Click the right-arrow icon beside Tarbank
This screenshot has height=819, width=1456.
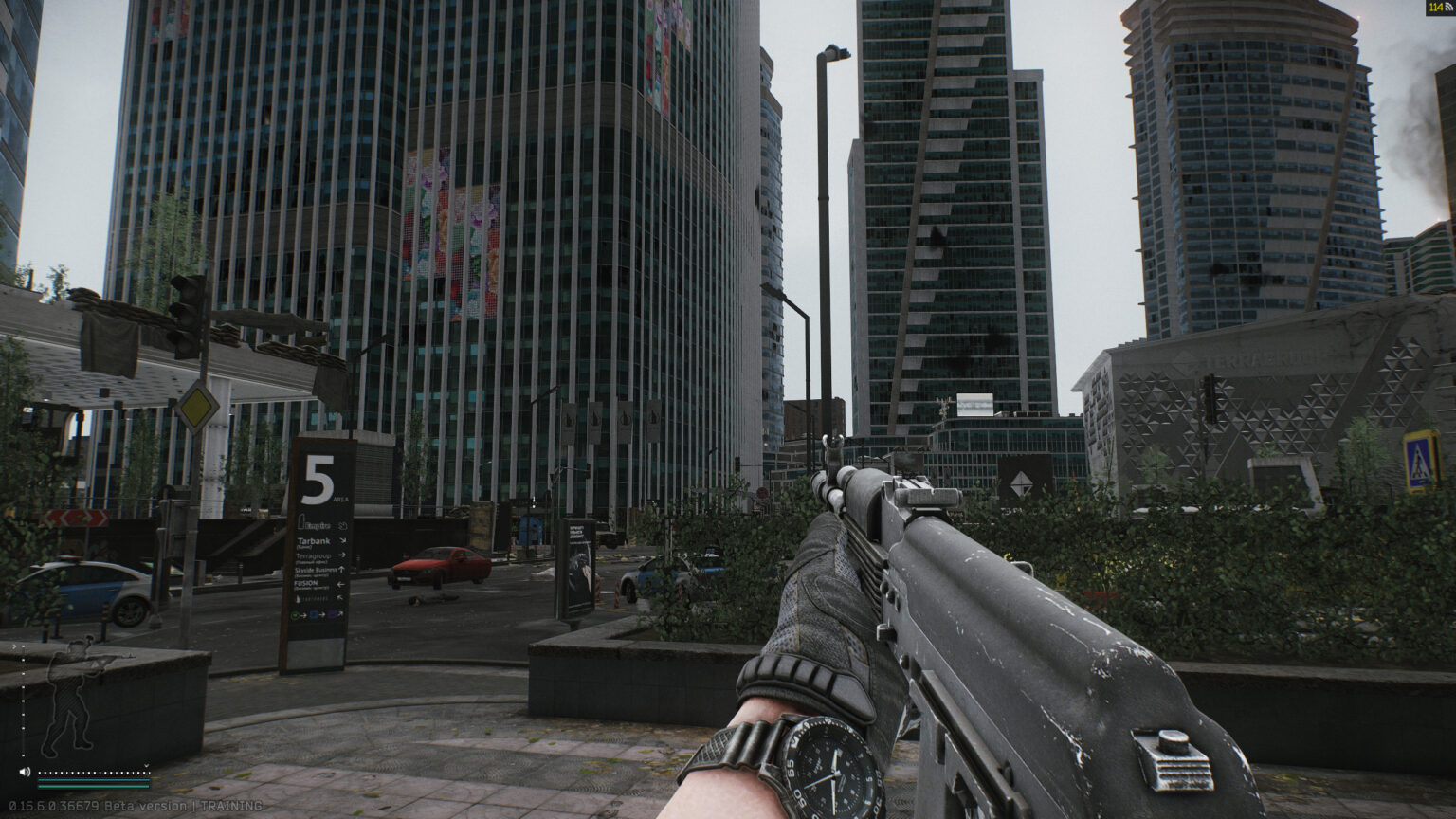(342, 539)
